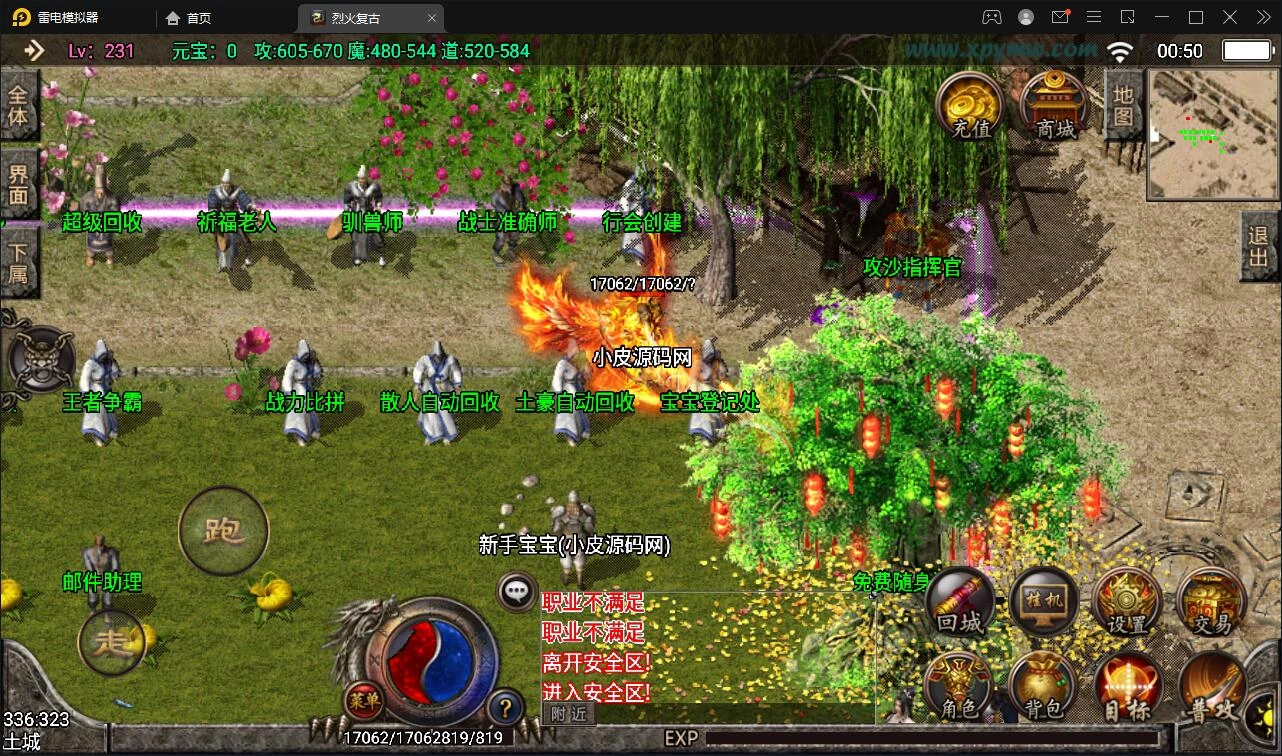The width and height of the screenshot is (1282, 756).
Task: Click the question mark help icon
Action: pos(505,708)
